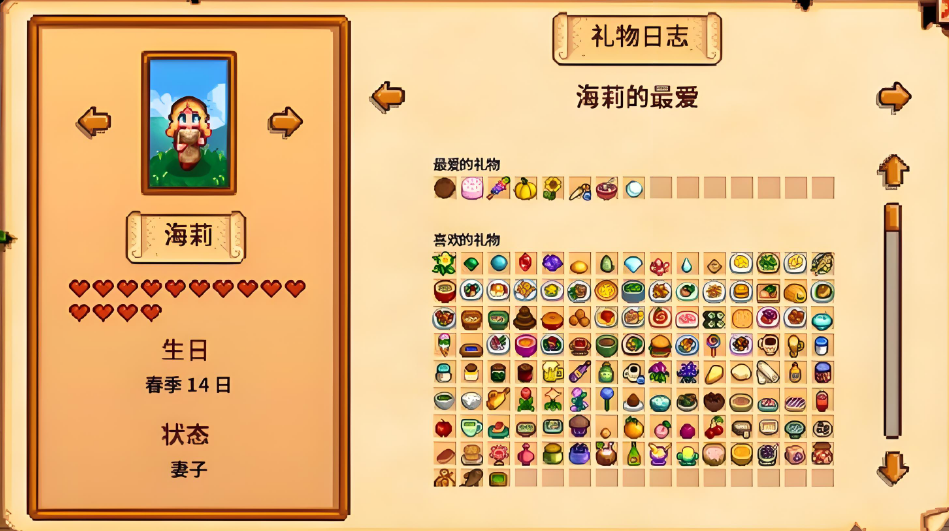Select the coconut loved gift
The height and width of the screenshot is (531, 949).
coord(445,188)
